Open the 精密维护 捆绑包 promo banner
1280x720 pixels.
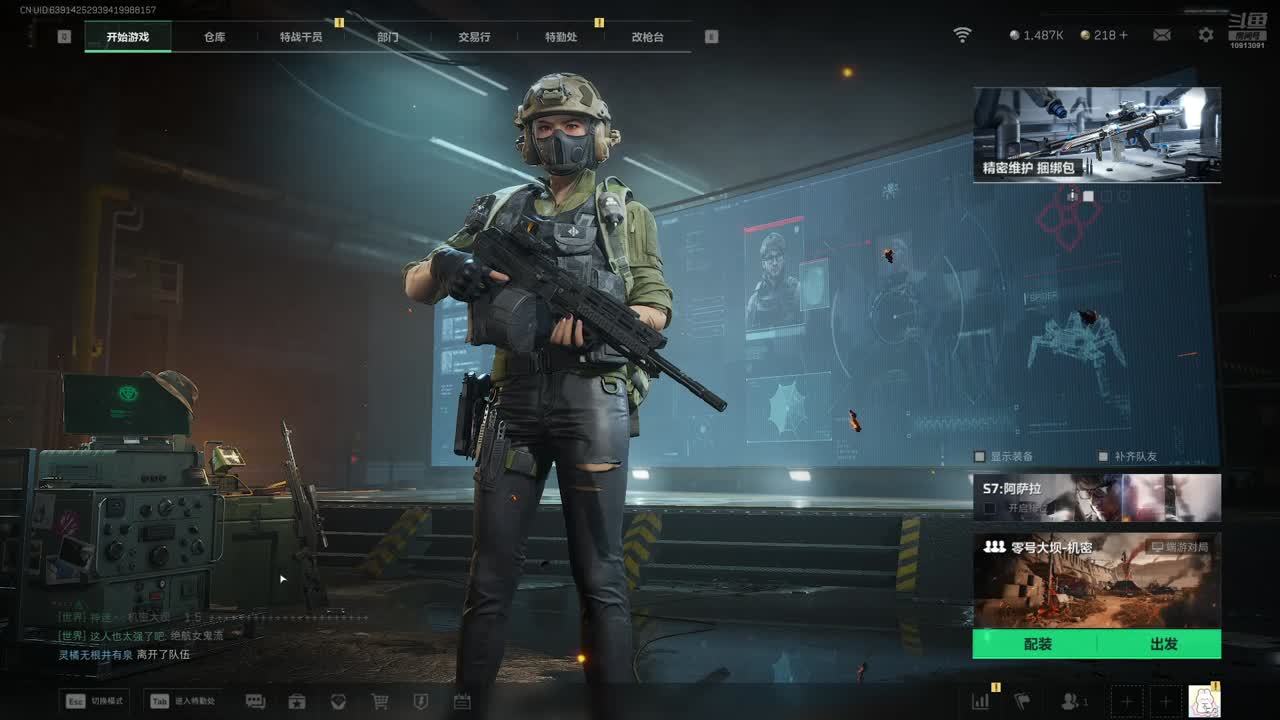(1096, 134)
